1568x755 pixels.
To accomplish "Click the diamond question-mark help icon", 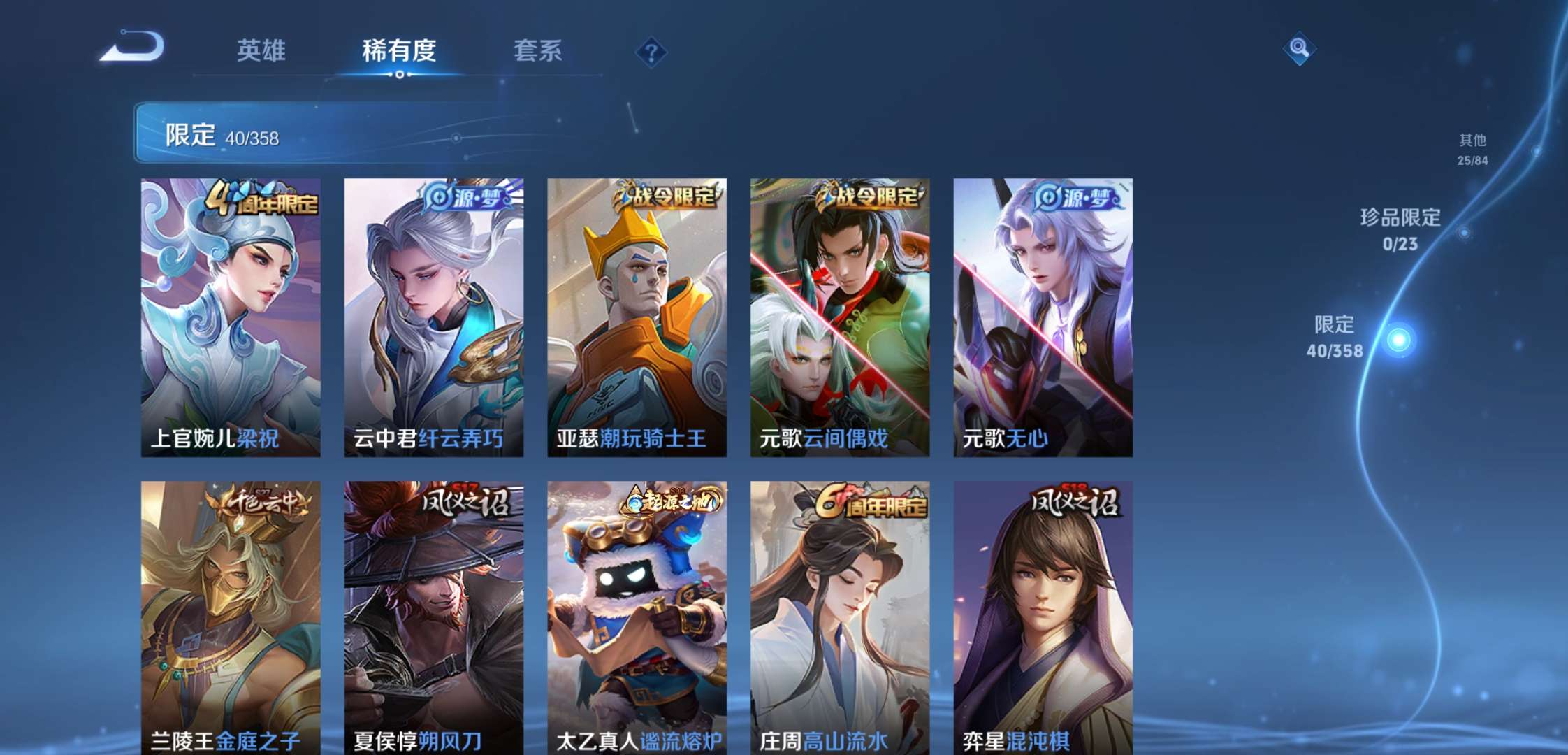I will [650, 50].
